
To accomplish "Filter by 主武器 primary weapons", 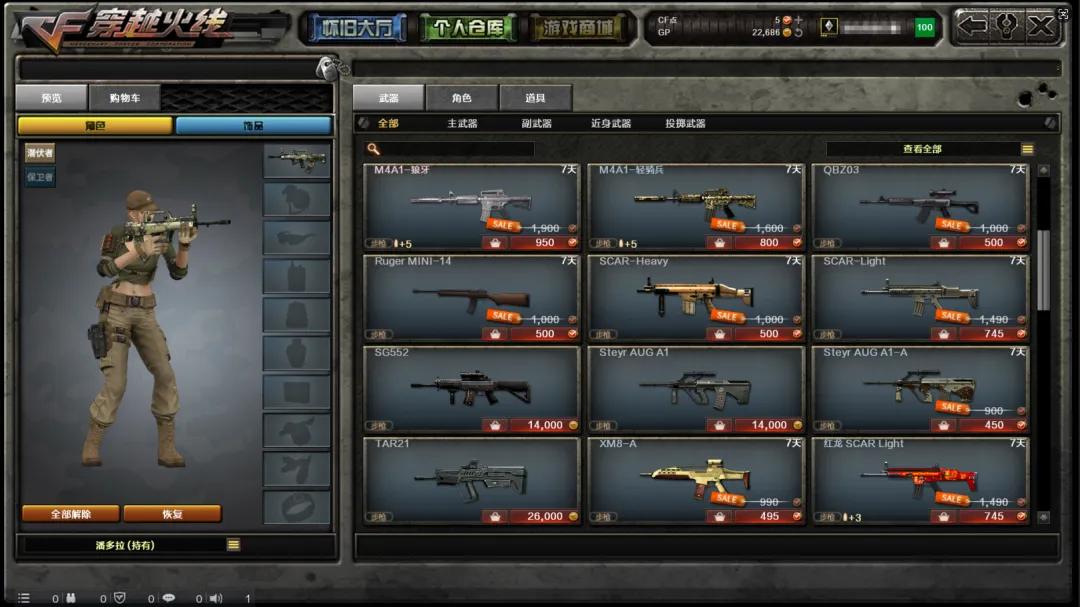I will tap(462, 124).
